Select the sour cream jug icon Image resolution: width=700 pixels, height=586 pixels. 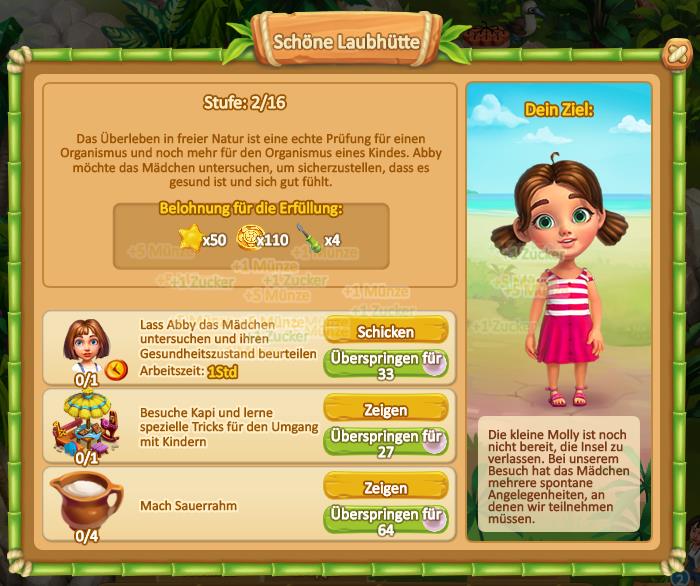tap(86, 500)
